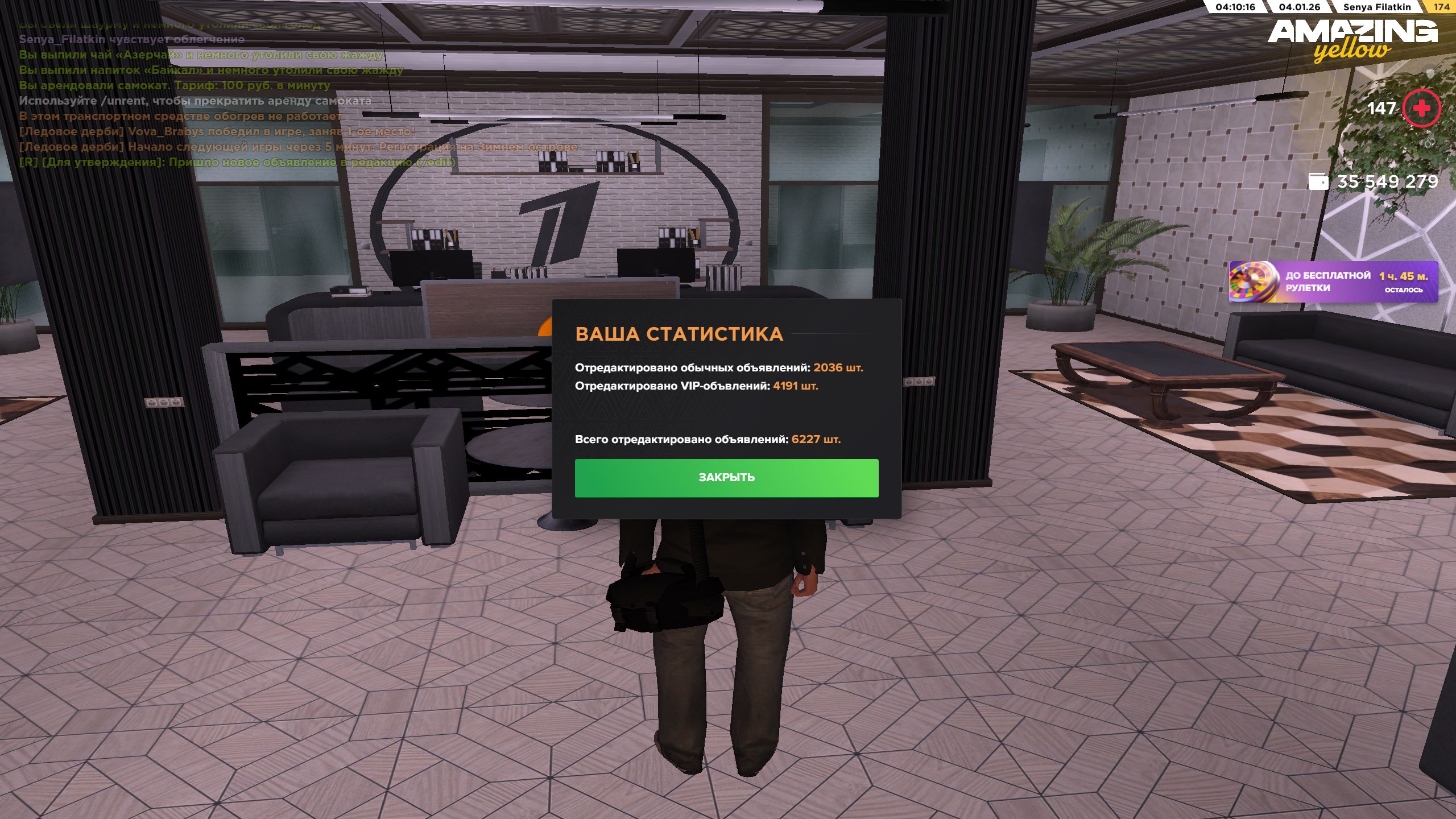Close the statistics window with ЗАКРЫТЬ
This screenshot has width=1456, height=819.
(726, 478)
